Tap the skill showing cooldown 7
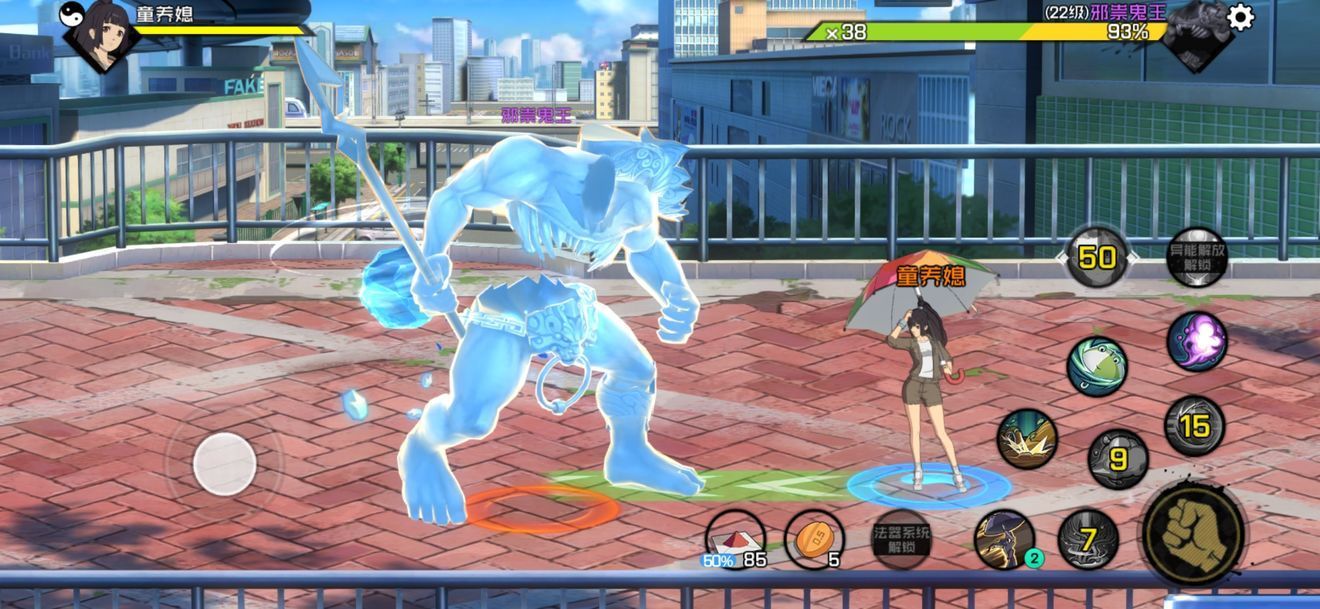 tap(1088, 540)
